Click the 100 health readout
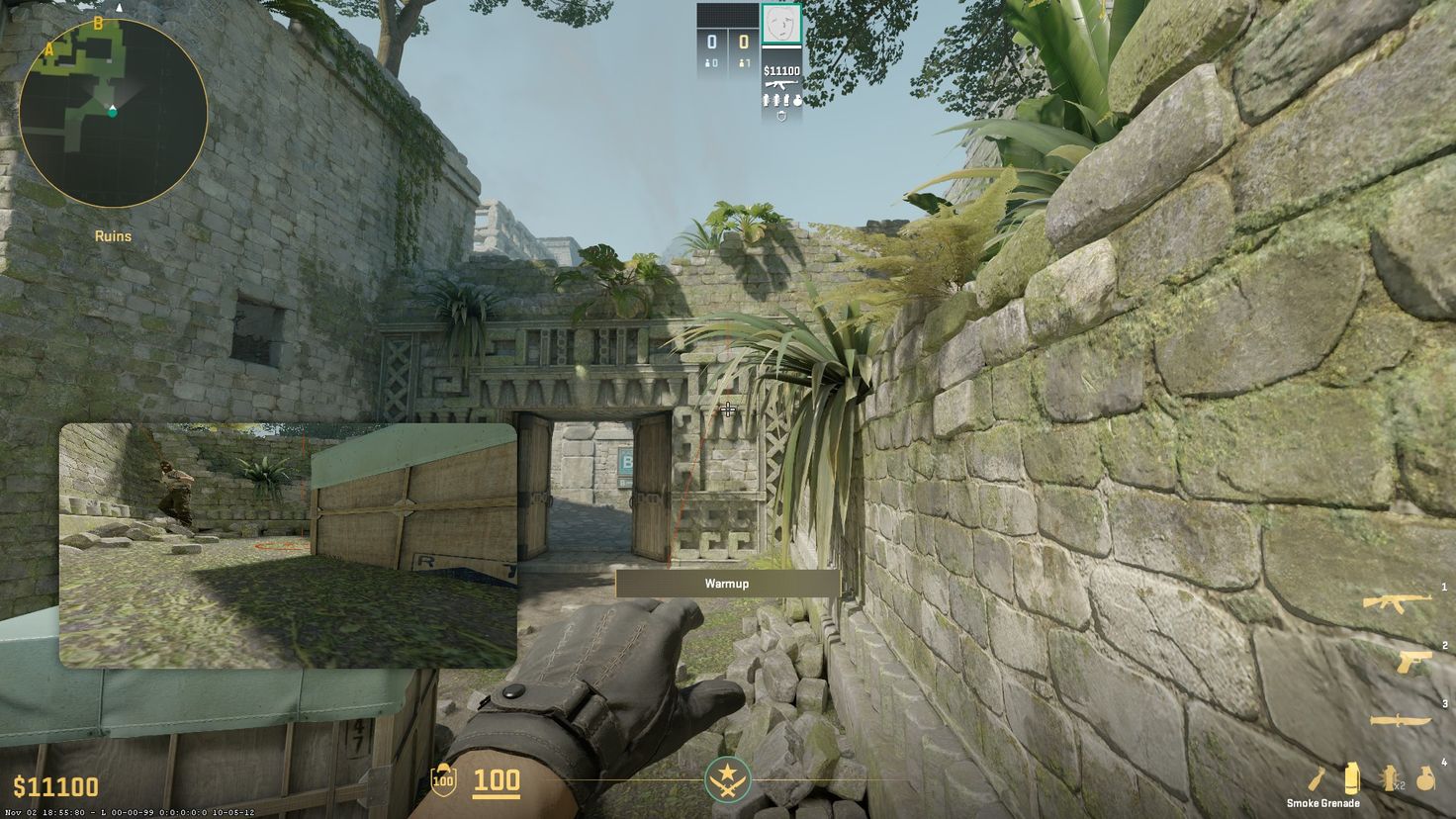The height and width of the screenshot is (819, 1456). click(x=499, y=780)
